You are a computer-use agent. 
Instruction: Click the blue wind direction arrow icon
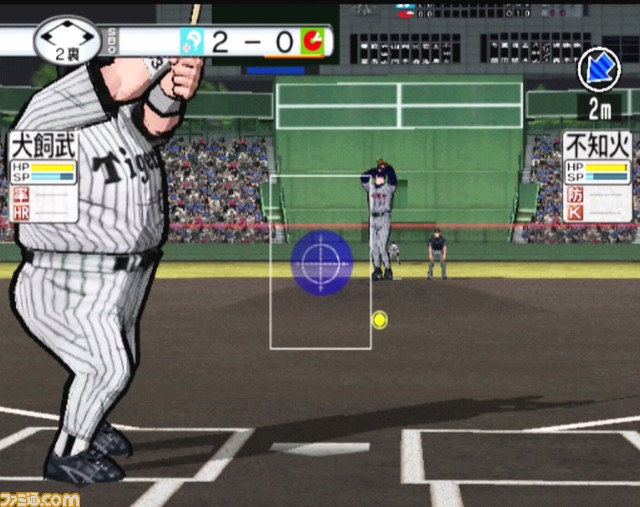(598, 68)
